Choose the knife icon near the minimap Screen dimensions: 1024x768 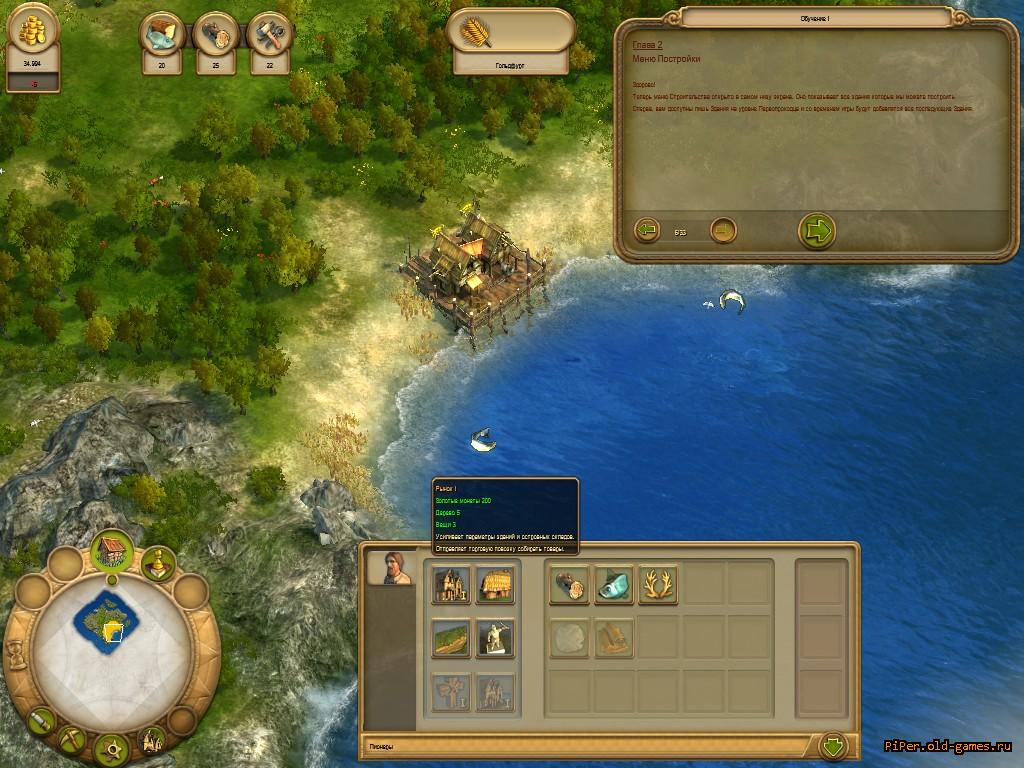[42, 719]
